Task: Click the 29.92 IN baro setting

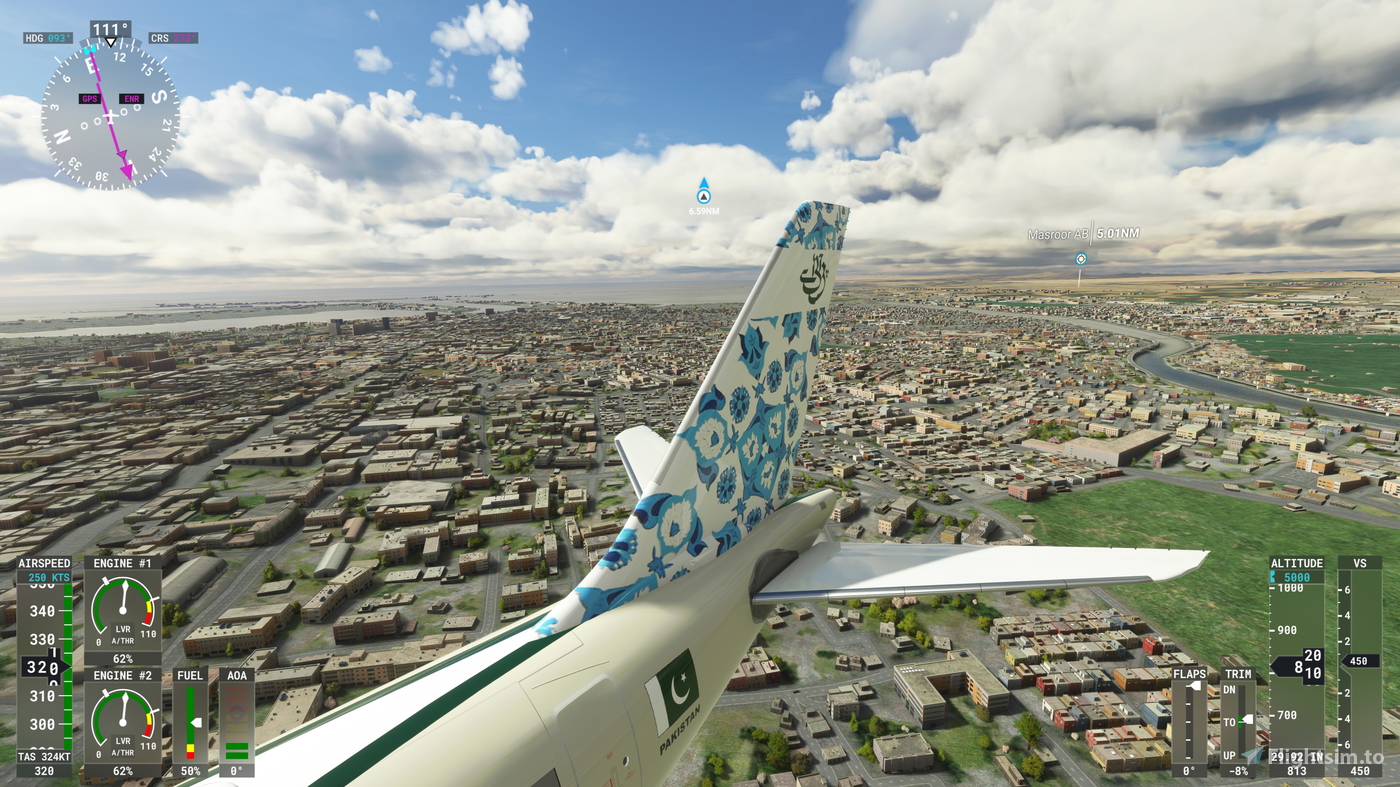Action: [x=1296, y=757]
